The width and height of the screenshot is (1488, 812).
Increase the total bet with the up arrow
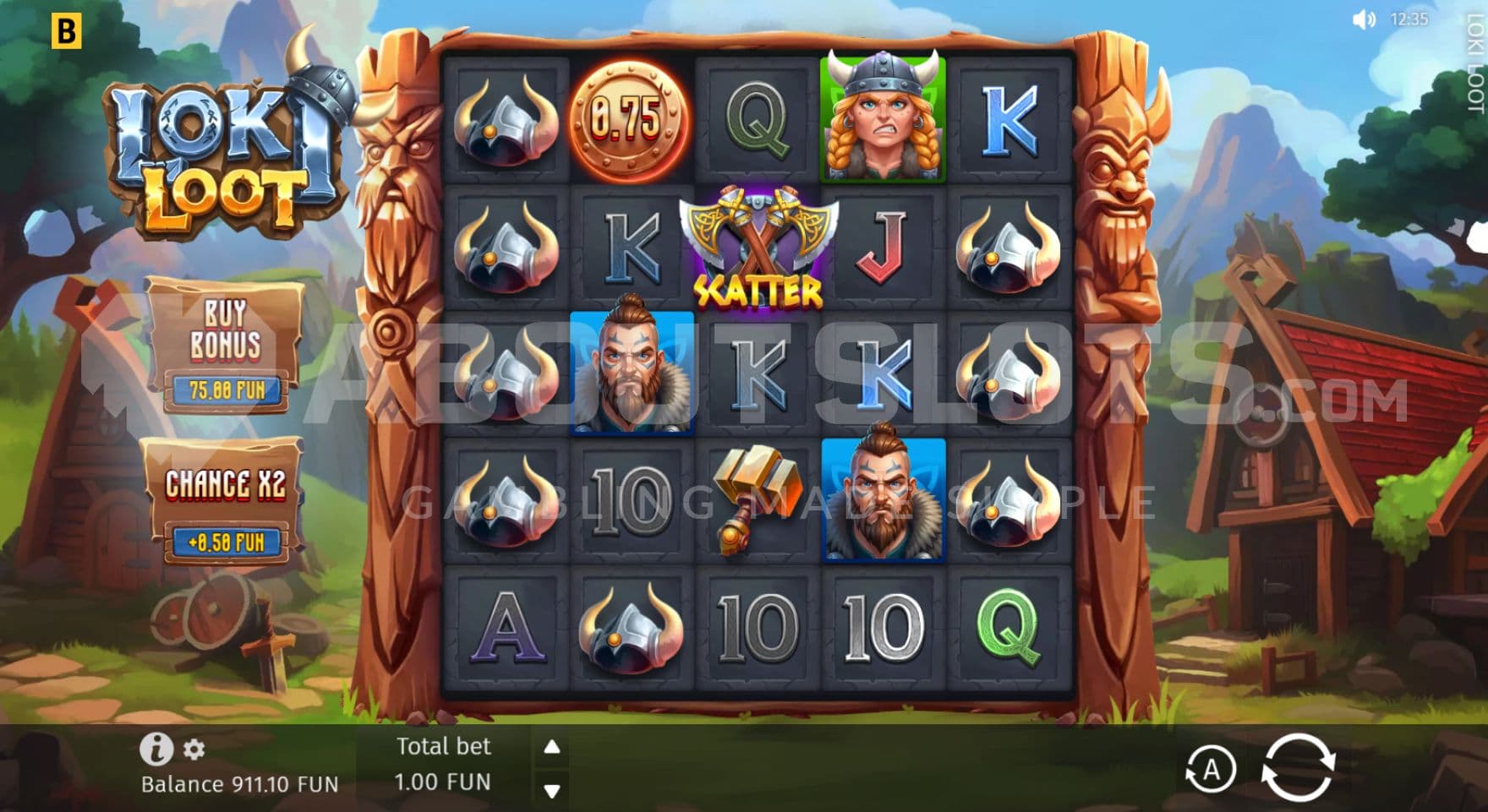(552, 747)
